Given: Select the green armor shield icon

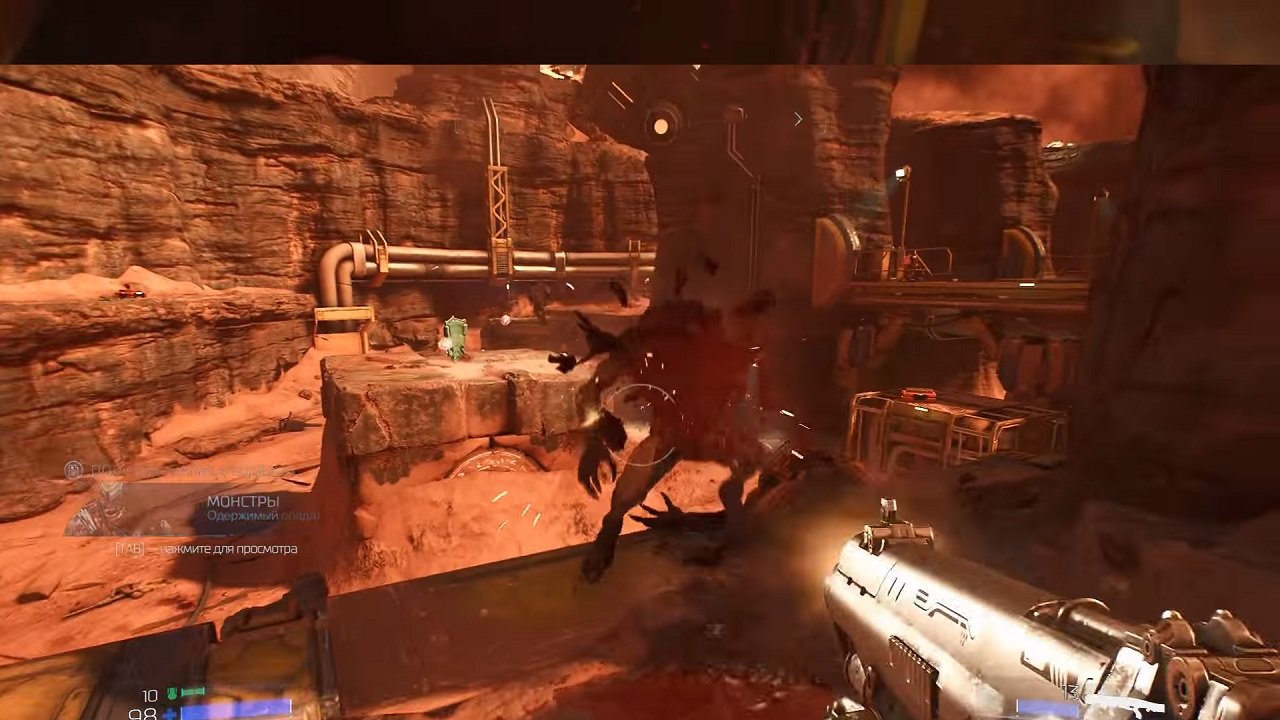Looking at the screenshot, I should pos(172,692).
